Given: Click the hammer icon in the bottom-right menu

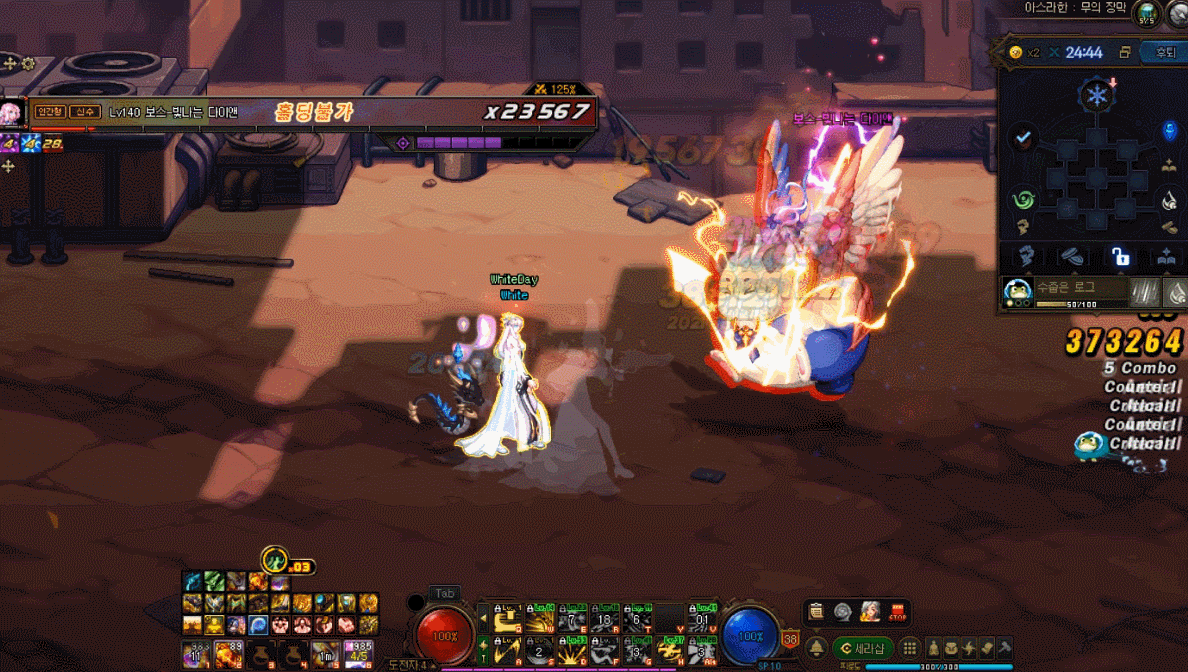Looking at the screenshot, I should (x=1004, y=648).
